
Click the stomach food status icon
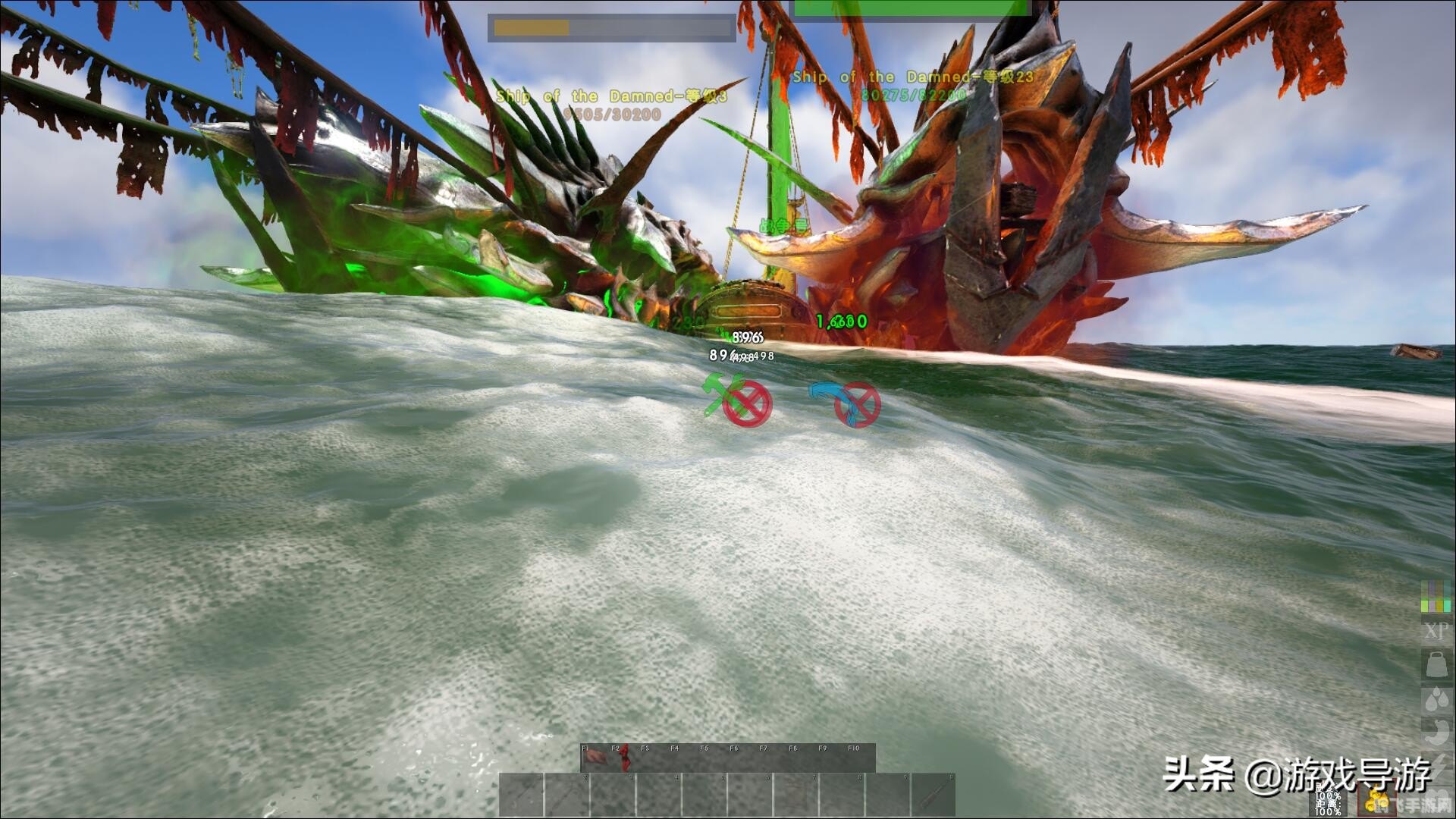[x=1436, y=732]
